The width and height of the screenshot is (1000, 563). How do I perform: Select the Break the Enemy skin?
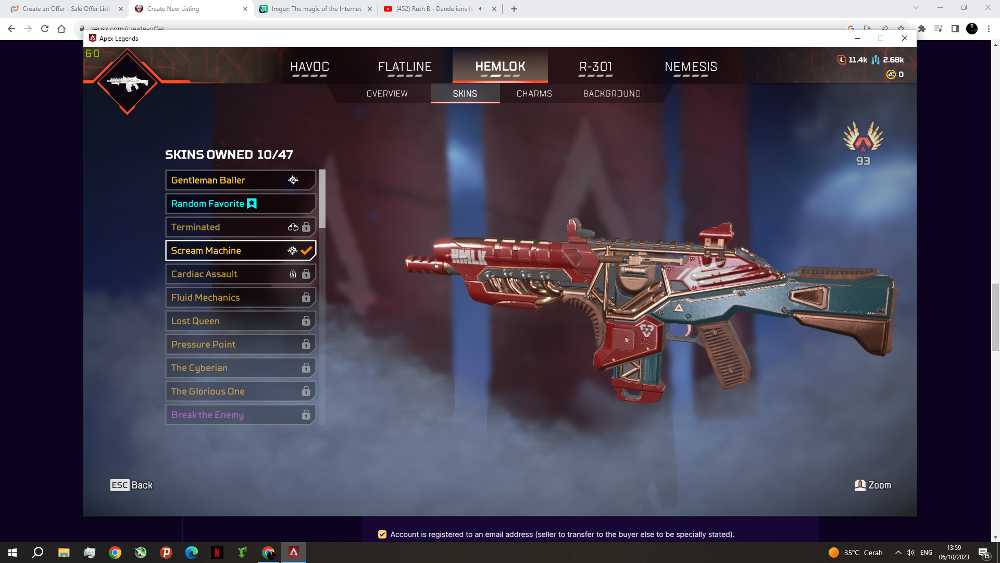pyautogui.click(x=240, y=415)
